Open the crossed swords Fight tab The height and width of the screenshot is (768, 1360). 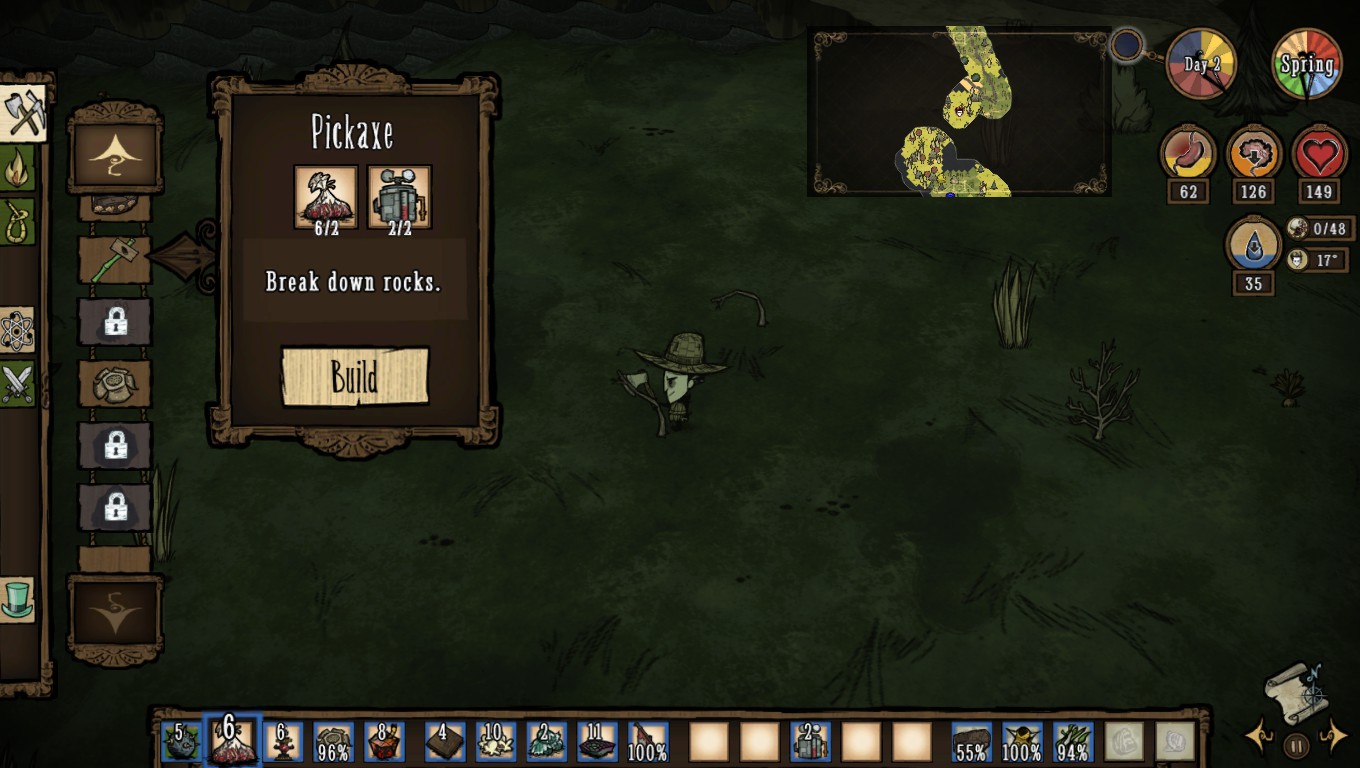click(17, 383)
